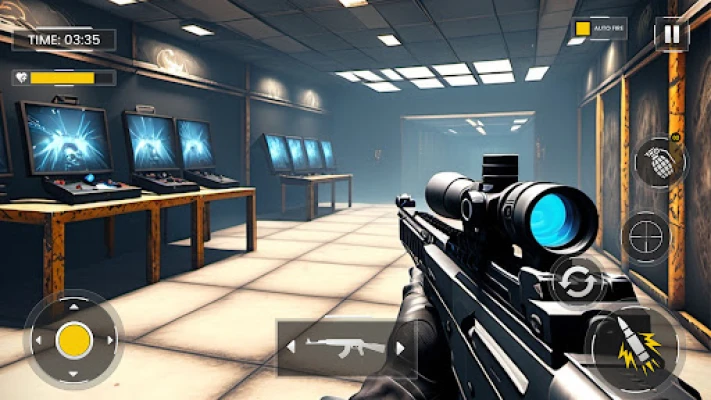
Task: Aim with the crosshair scope button
Action: click(646, 237)
